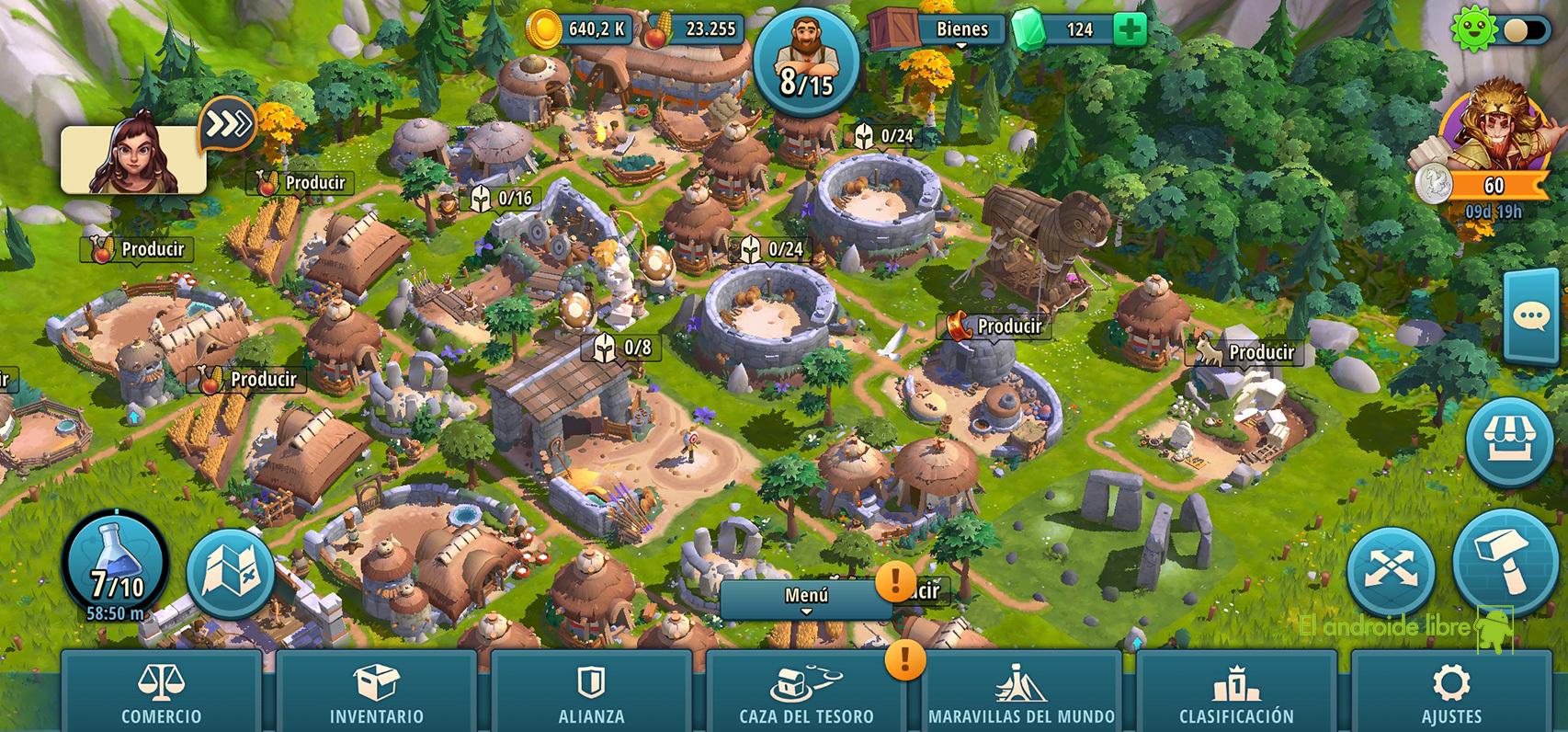This screenshot has width=1568, height=732.
Task: Open the build hammer menu
Action: coord(1506,560)
